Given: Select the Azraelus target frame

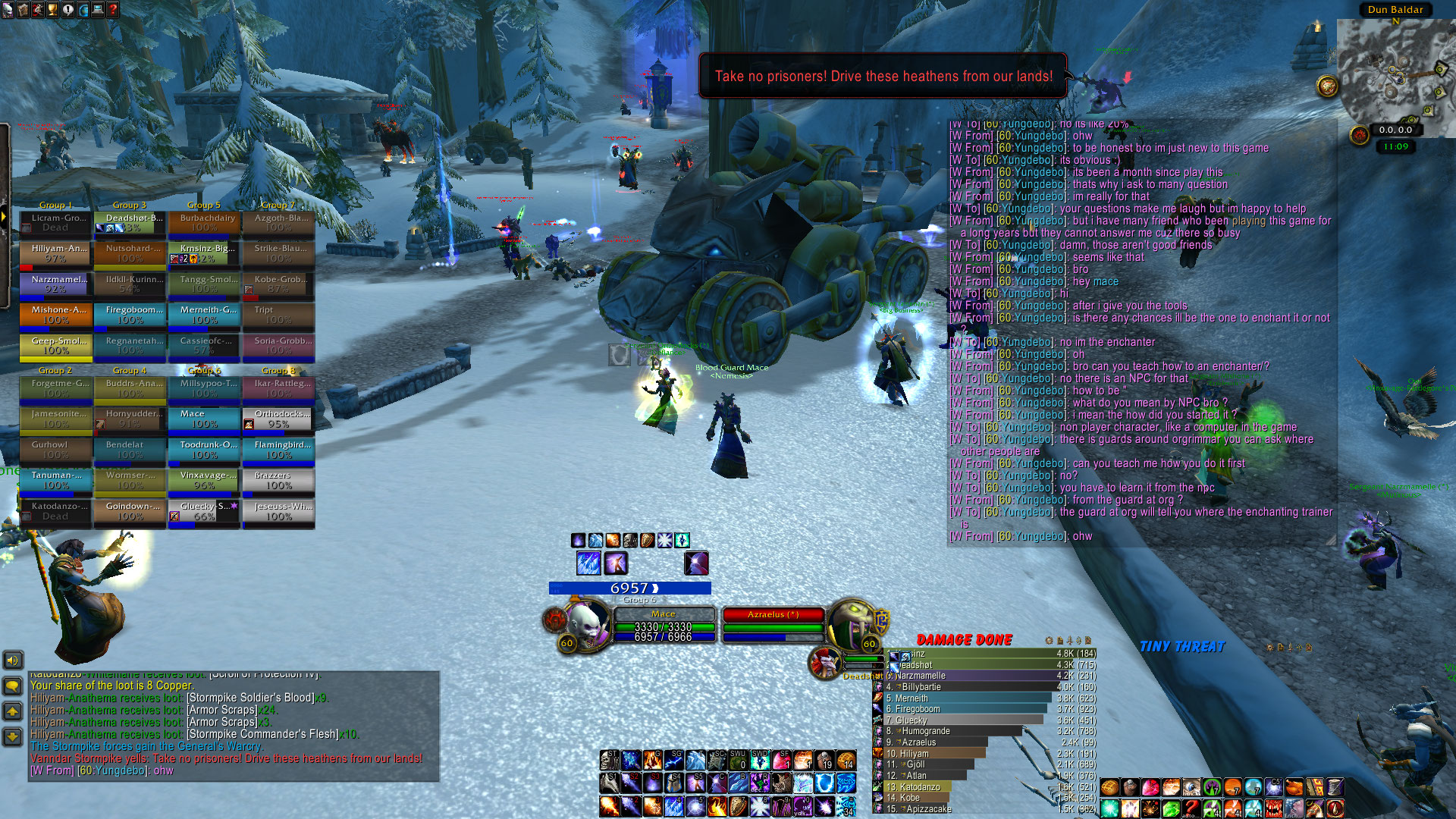Looking at the screenshot, I should point(773,626).
